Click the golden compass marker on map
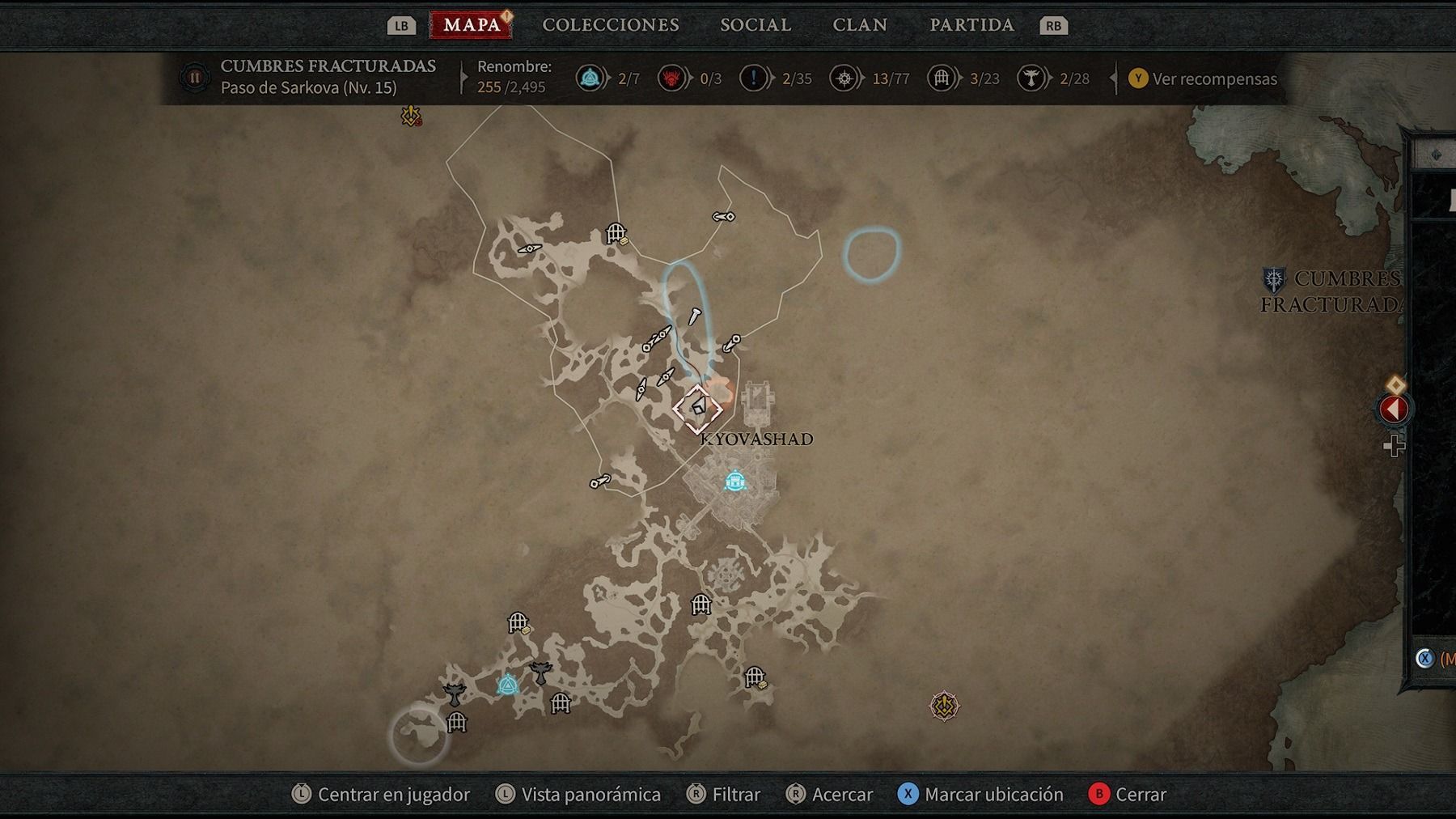Screen dimensions: 1456x819 click(943, 706)
